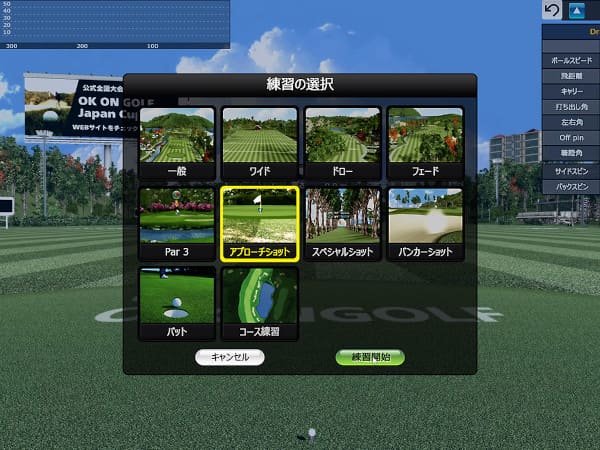Select the 一般 practice mode tile
The image size is (600, 450).
[177, 142]
